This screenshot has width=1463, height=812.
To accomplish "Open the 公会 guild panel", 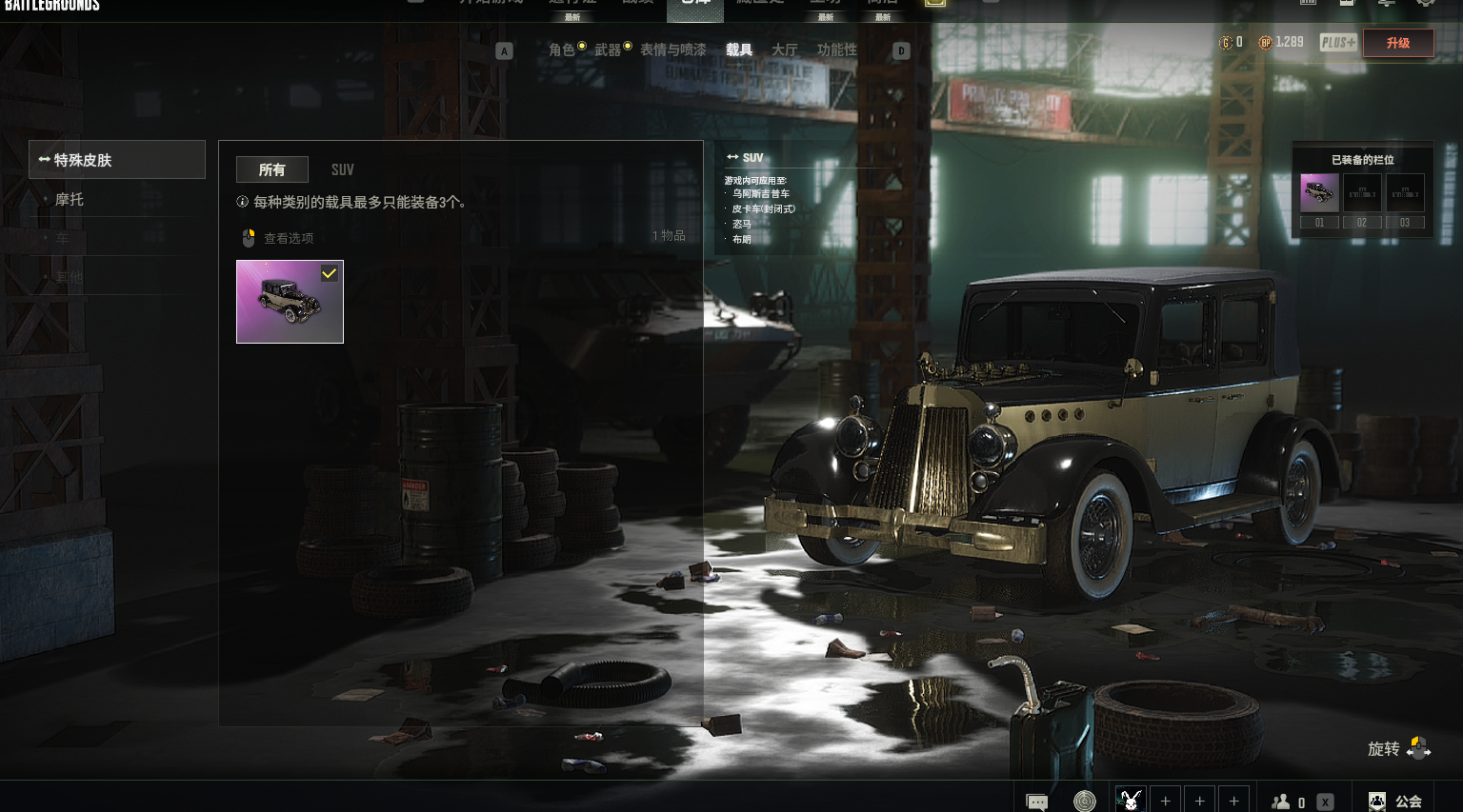I will [1395, 802].
